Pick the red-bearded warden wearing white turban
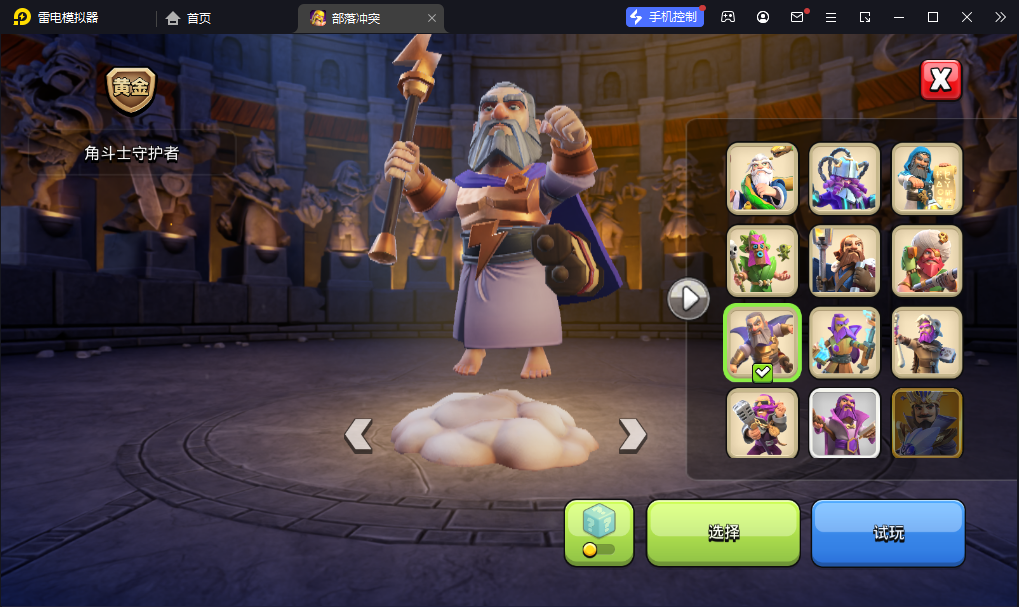1019x607 pixels. pyautogui.click(x=926, y=260)
